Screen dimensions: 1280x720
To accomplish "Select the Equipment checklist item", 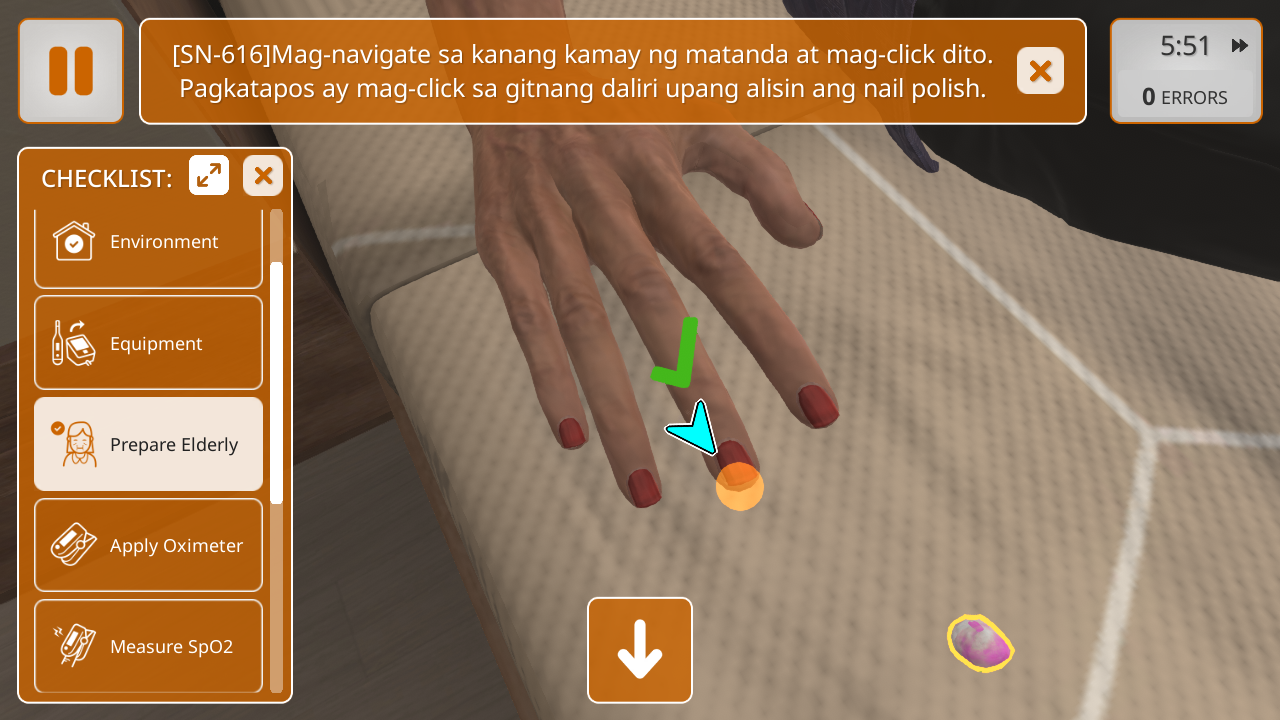I will tap(148, 344).
